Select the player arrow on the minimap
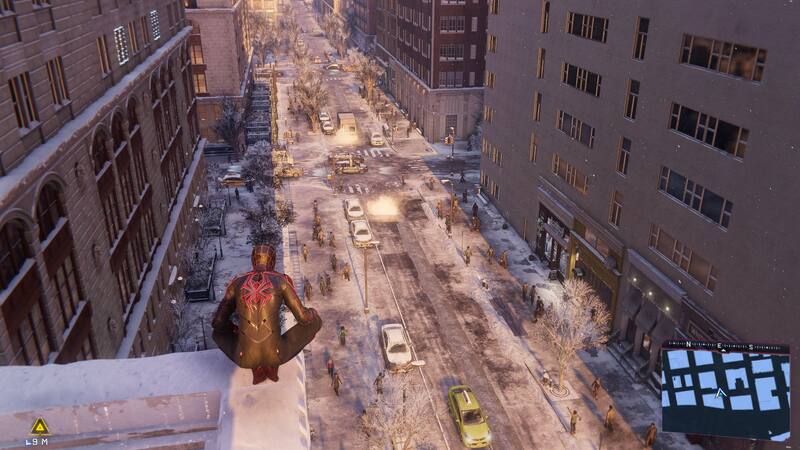Viewport: 800px width, 450px height. [x=718, y=393]
